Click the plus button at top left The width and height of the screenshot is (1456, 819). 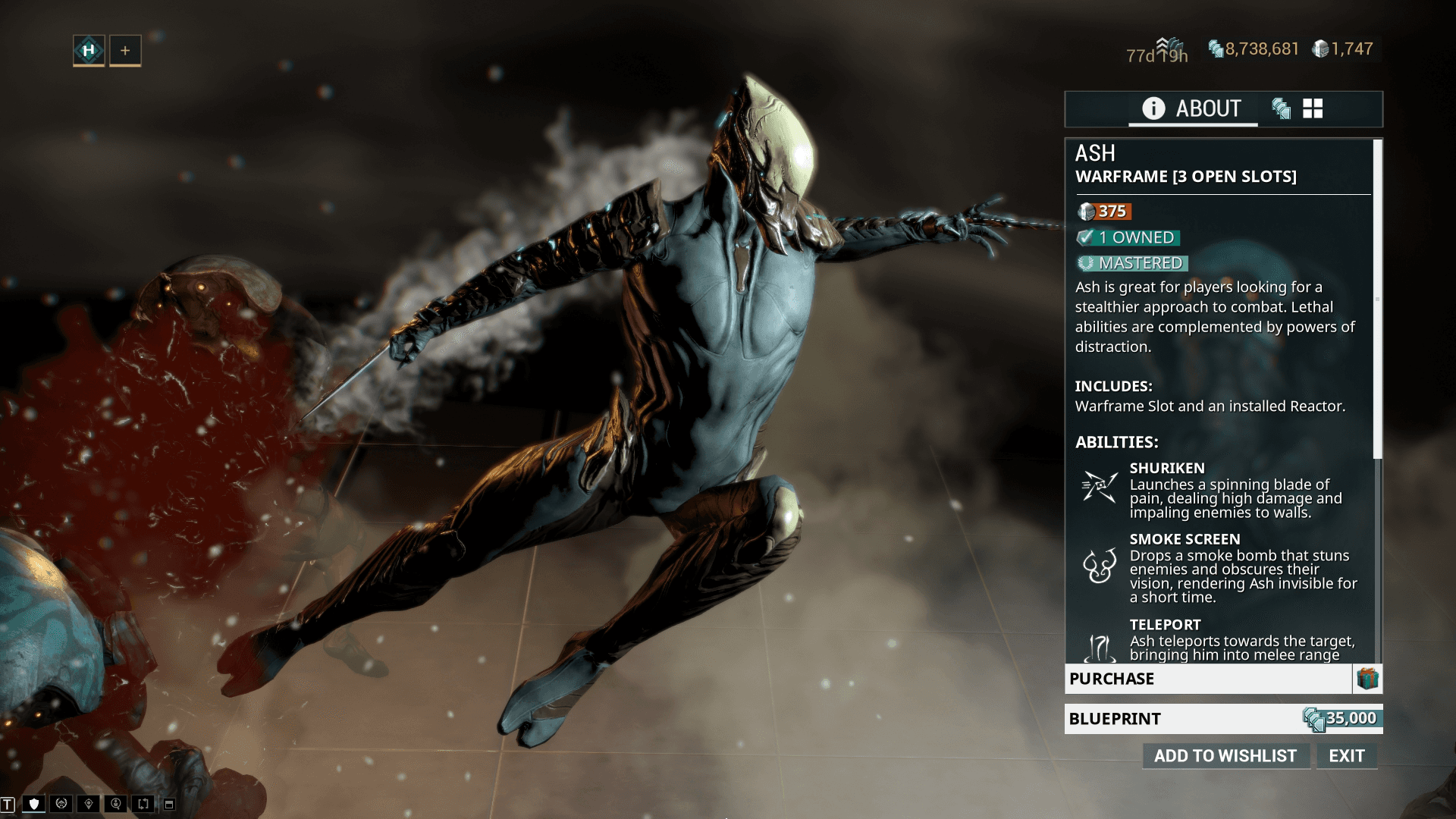point(125,50)
